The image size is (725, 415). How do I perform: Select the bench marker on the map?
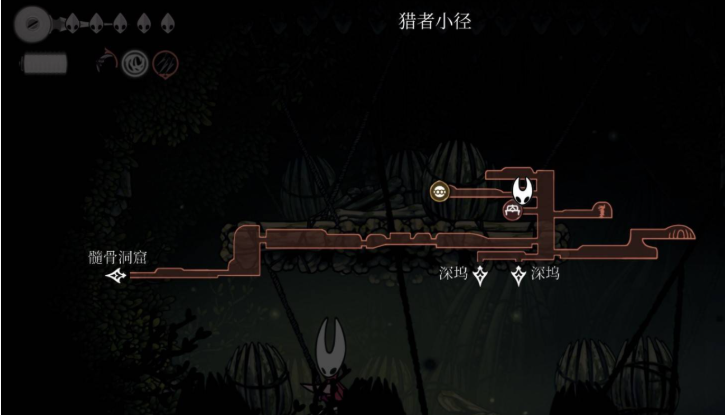(x=512, y=210)
